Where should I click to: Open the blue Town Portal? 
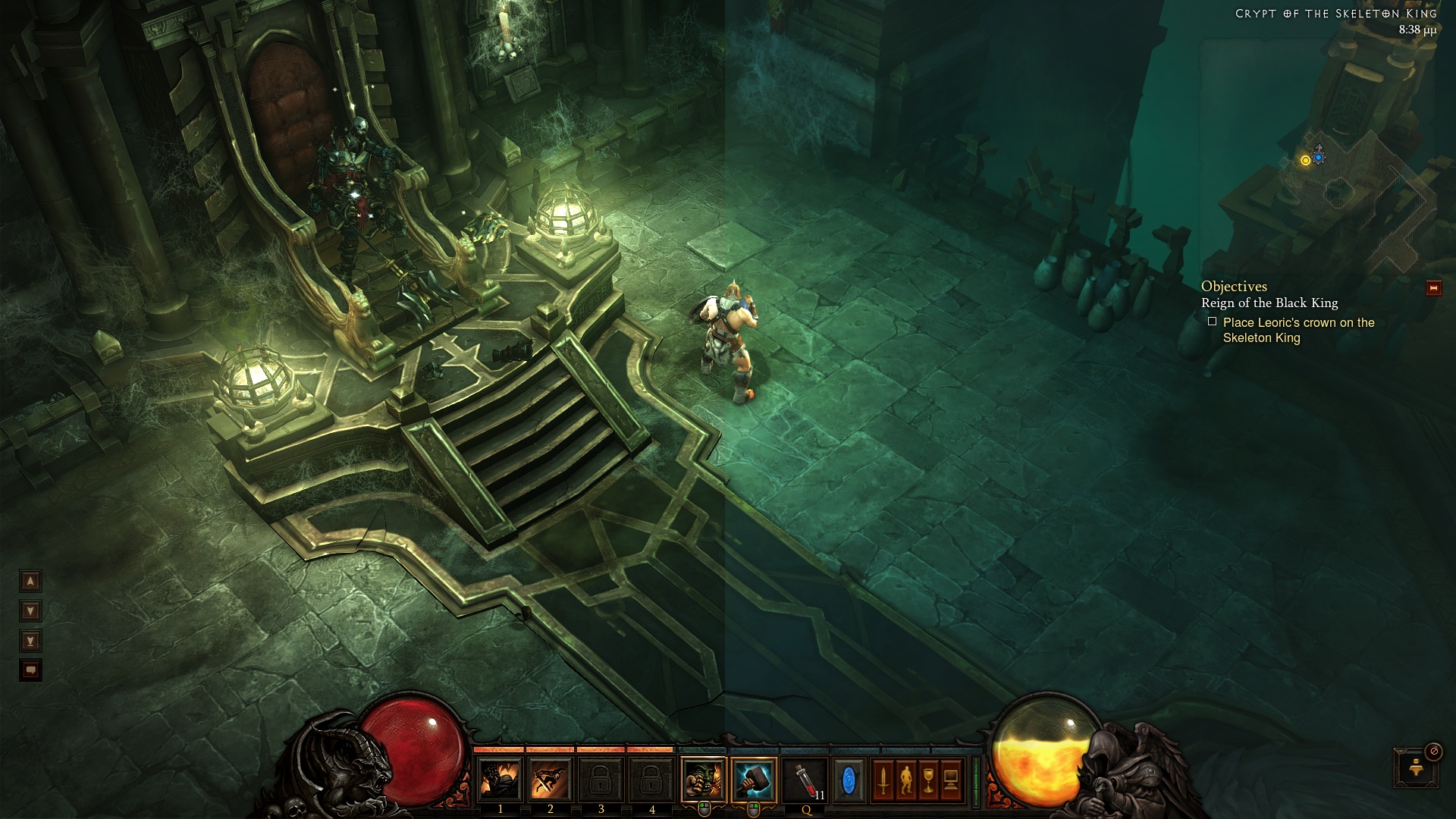click(849, 780)
